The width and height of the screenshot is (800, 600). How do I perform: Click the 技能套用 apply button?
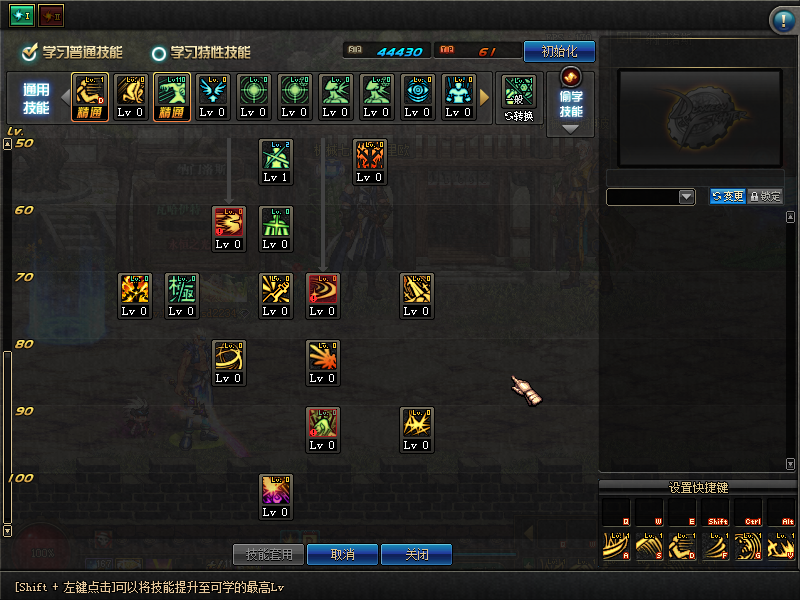(268, 554)
